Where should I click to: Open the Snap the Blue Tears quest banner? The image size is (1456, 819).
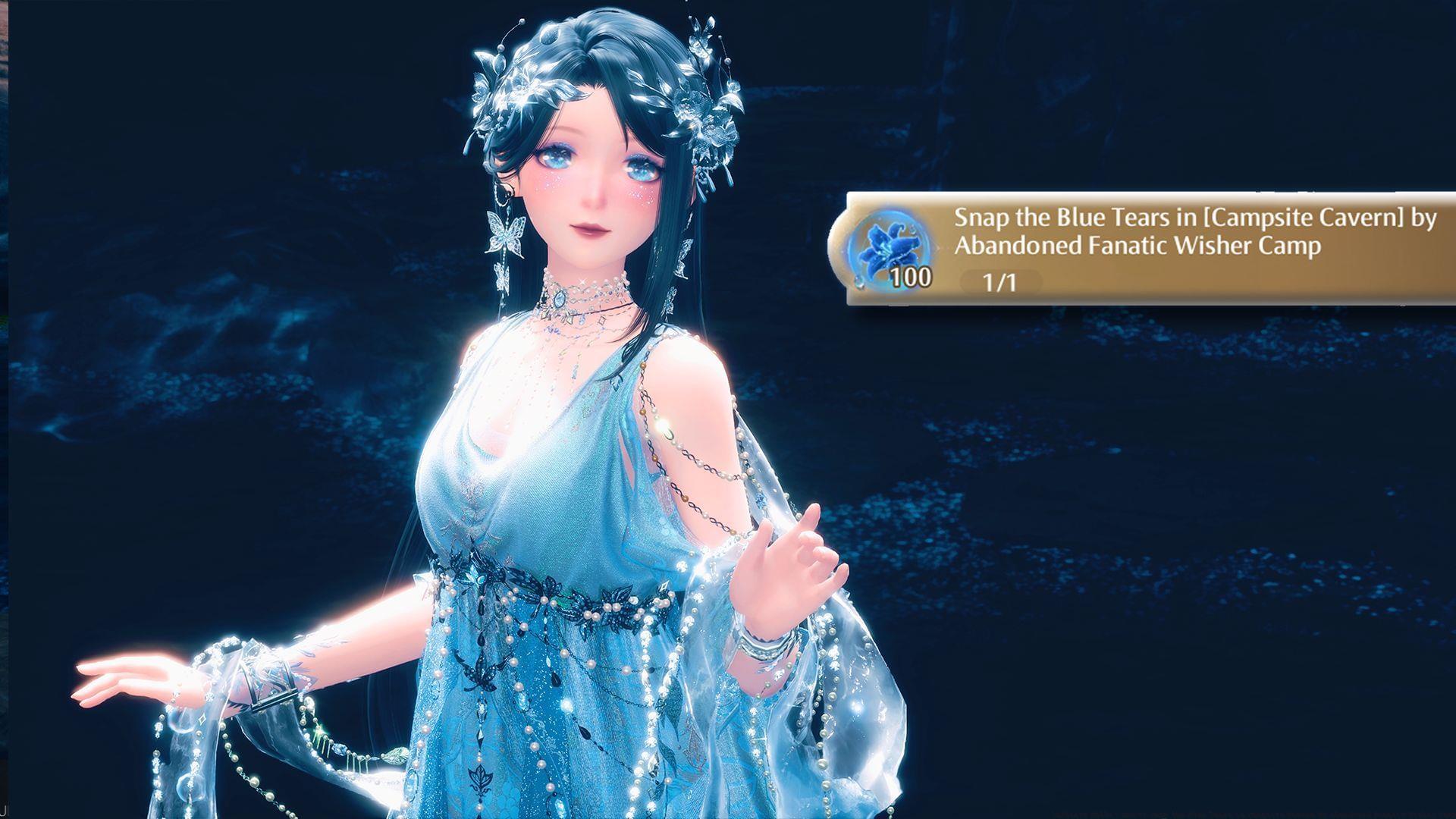[1194, 232]
